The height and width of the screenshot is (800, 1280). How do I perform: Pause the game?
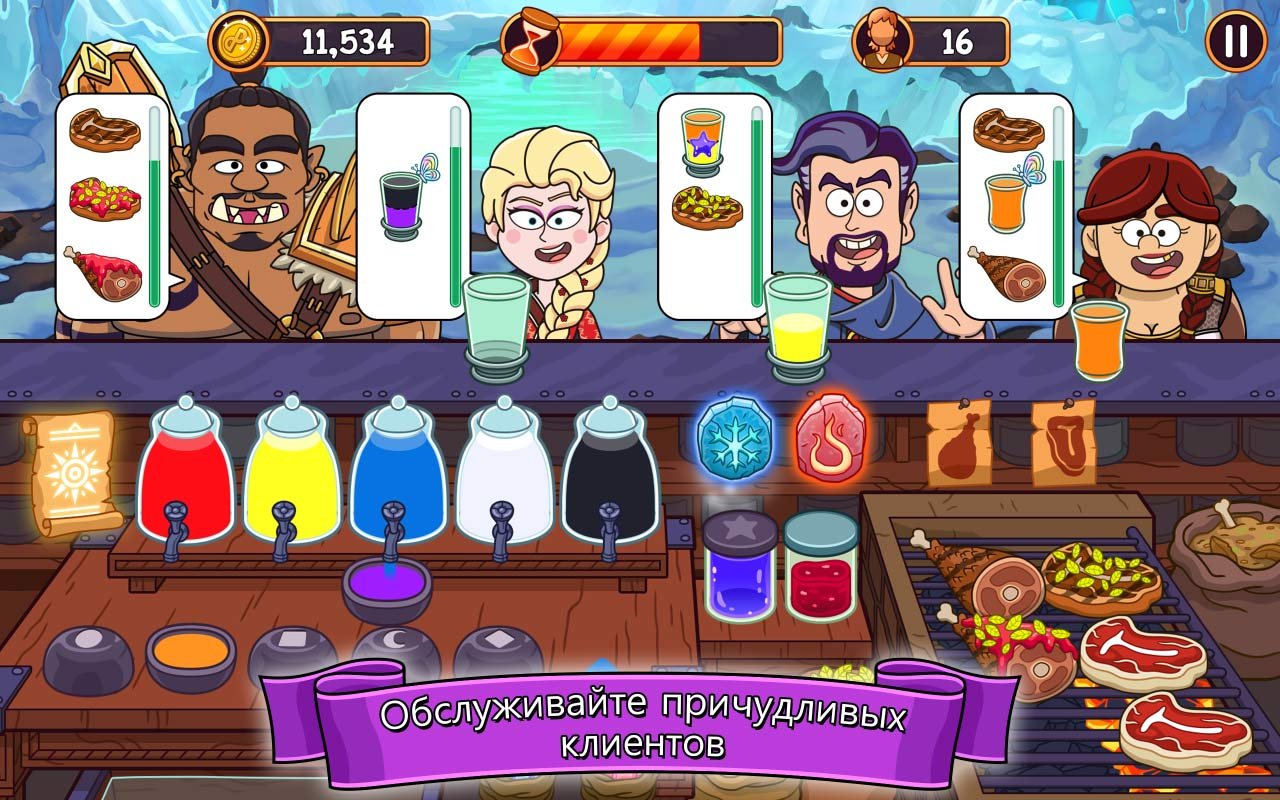(1236, 41)
